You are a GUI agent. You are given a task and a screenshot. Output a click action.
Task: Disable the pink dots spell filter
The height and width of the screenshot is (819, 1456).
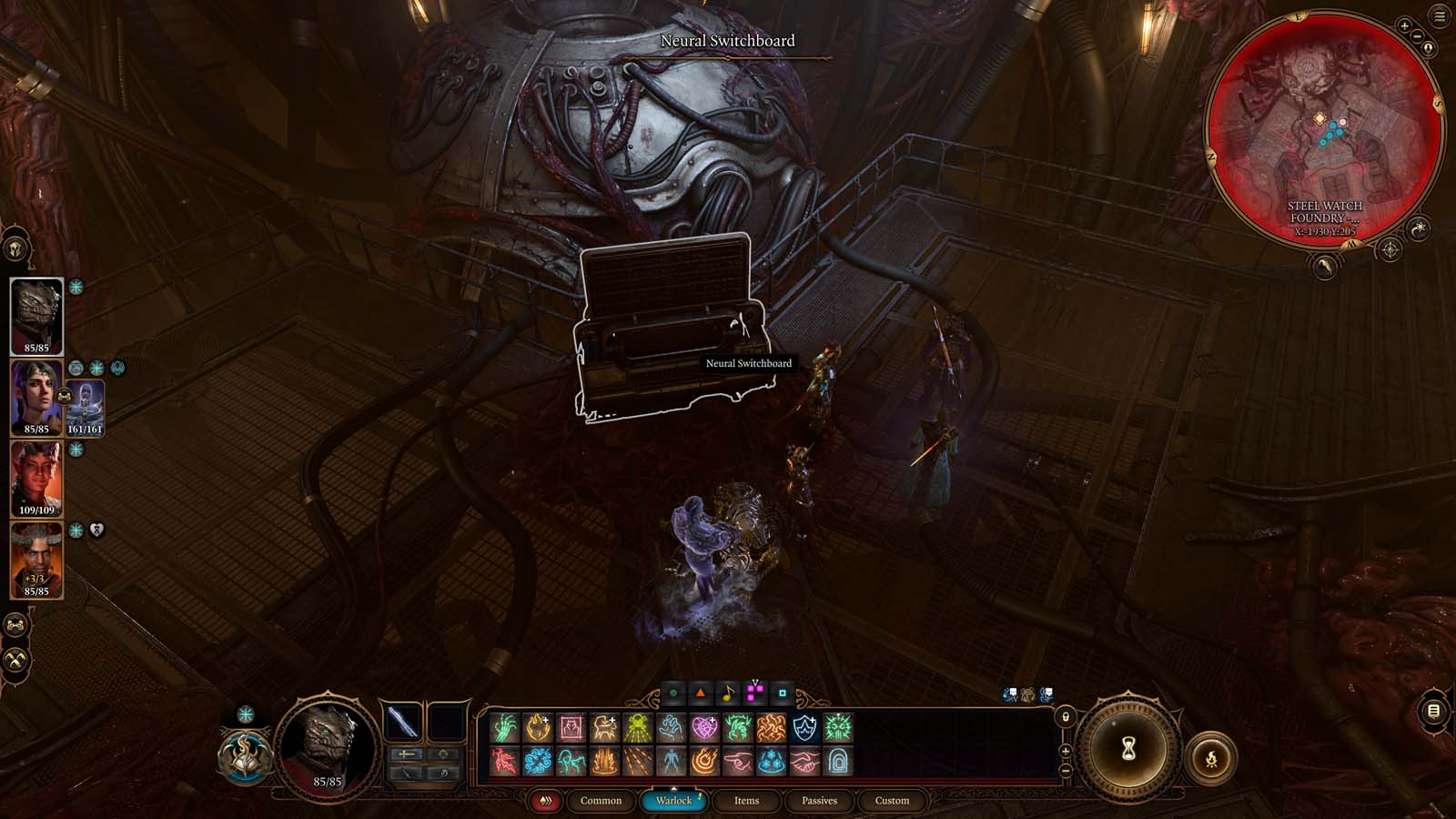[755, 693]
